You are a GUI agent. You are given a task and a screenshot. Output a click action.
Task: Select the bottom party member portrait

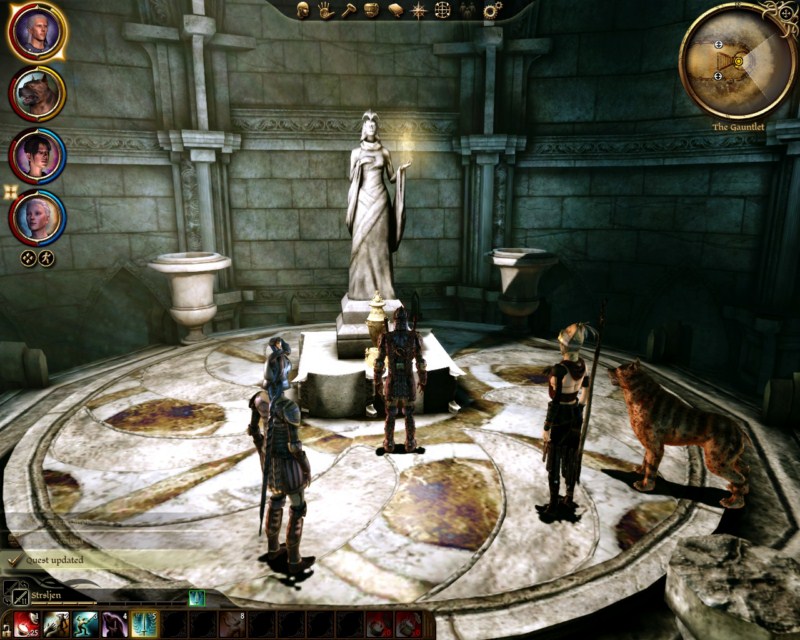tap(37, 217)
